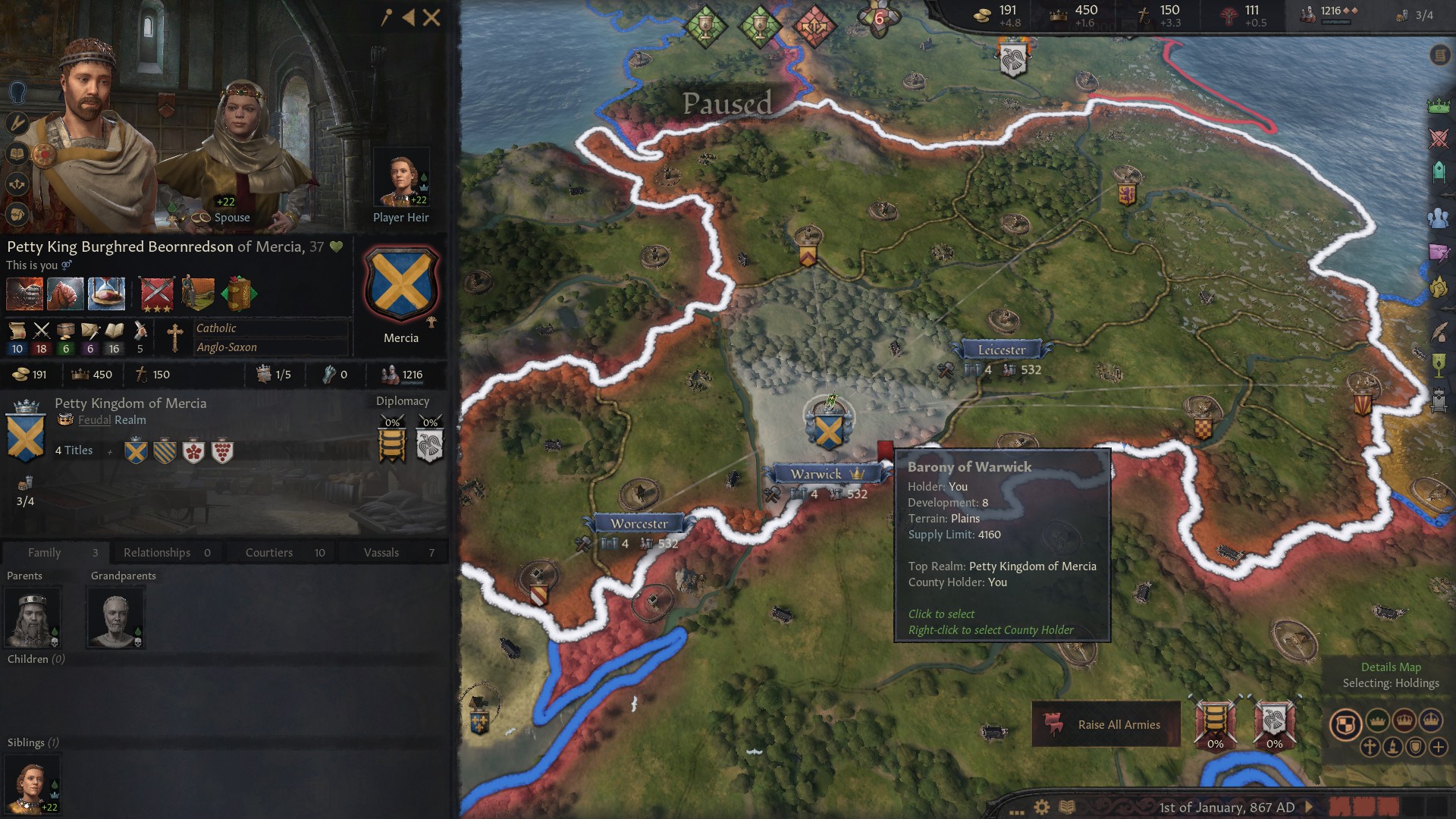The image size is (1456, 819).
Task: Pin the character window
Action: coord(387,17)
